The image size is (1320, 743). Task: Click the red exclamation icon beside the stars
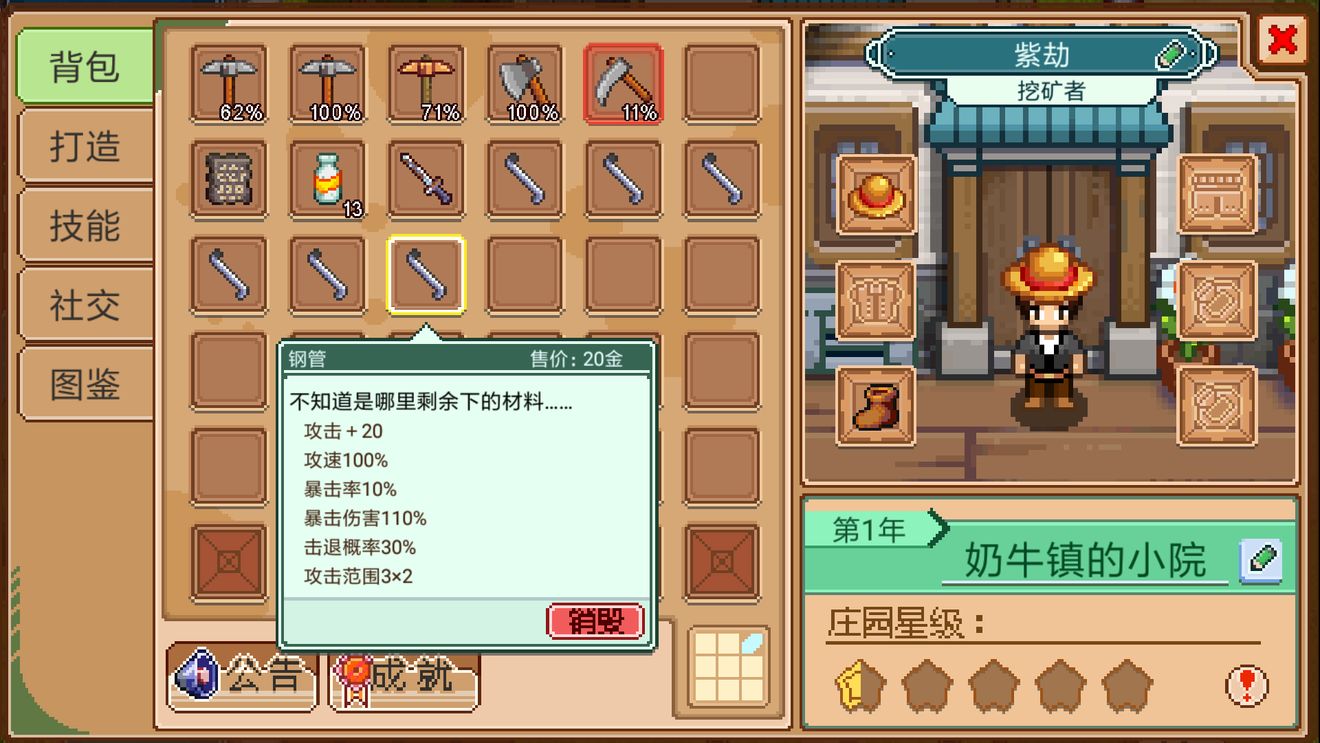coord(1248,686)
